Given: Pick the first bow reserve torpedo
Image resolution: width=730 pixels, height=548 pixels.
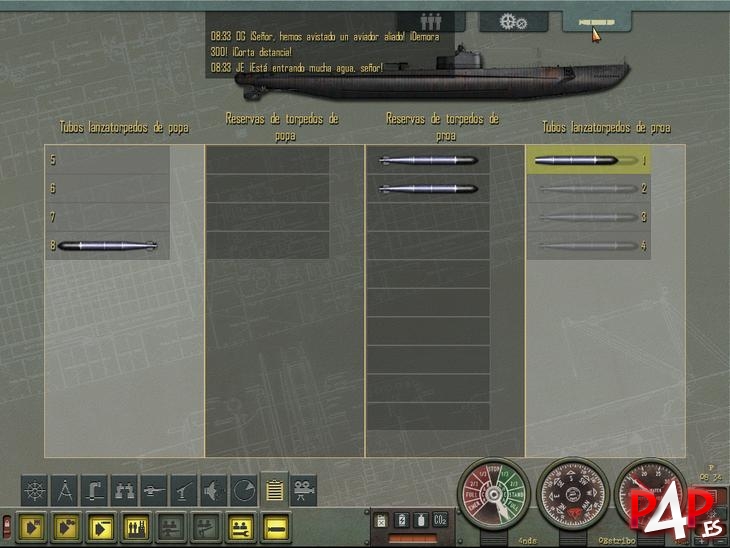Looking at the screenshot, I should coord(428,160).
